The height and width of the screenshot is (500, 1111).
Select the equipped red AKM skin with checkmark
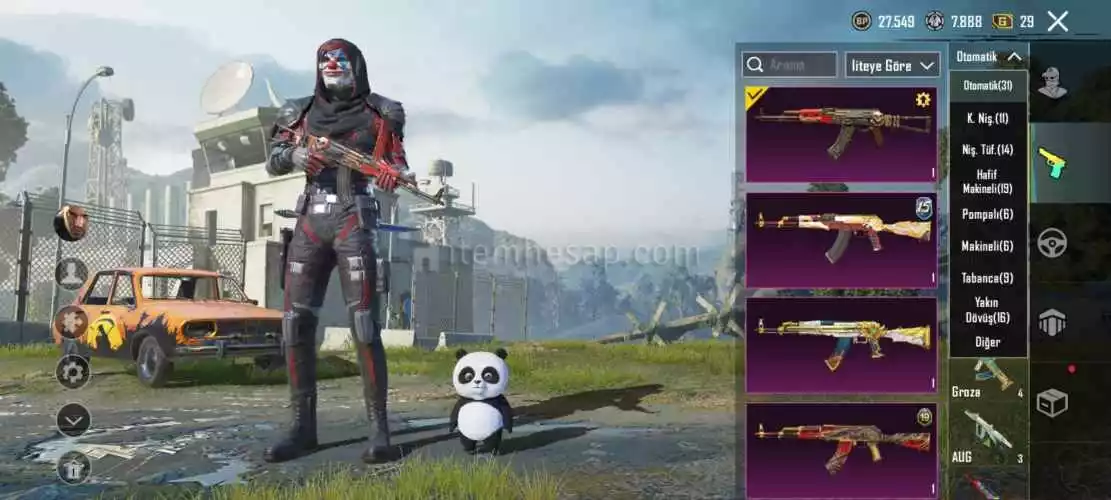(x=841, y=134)
